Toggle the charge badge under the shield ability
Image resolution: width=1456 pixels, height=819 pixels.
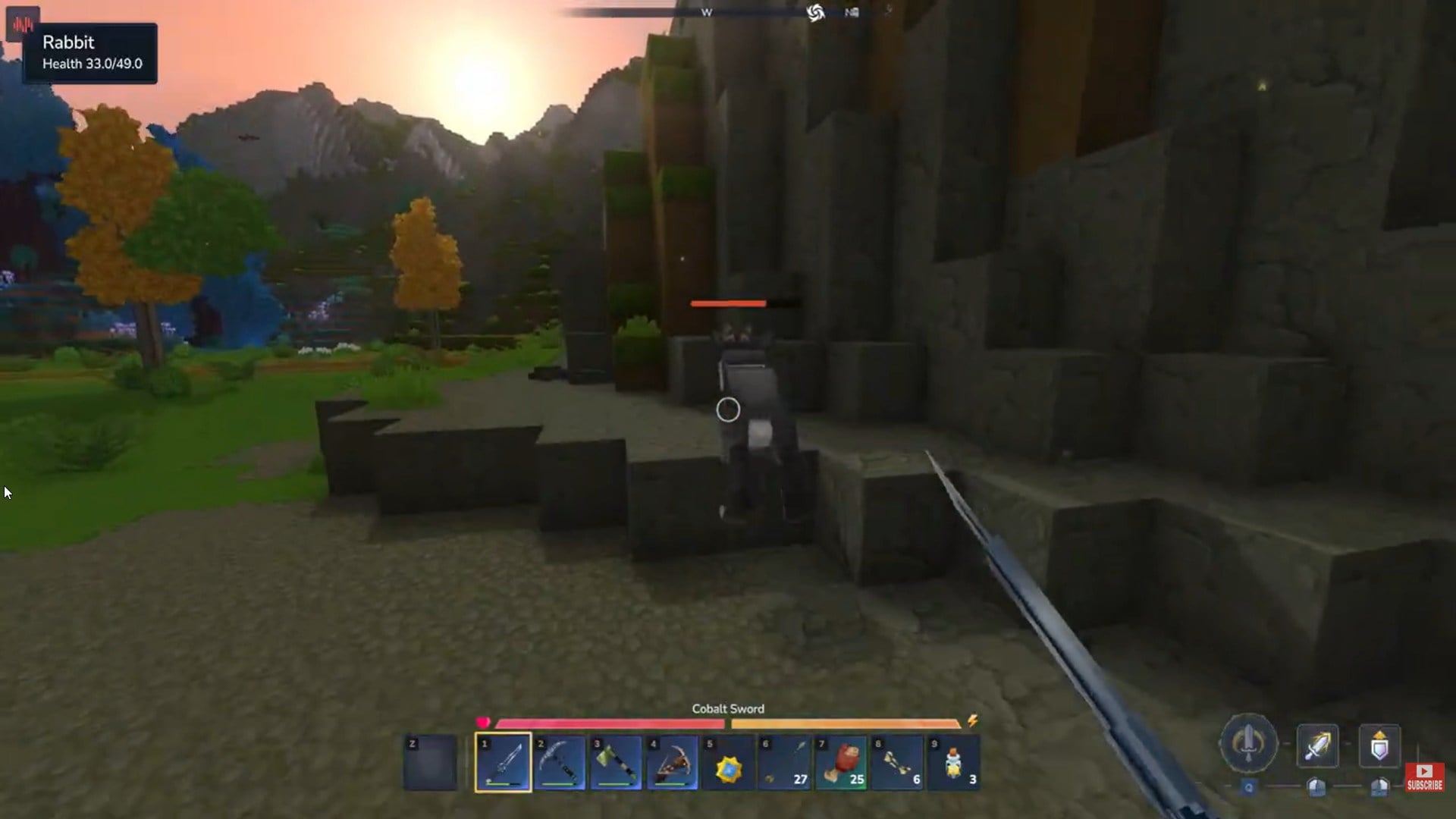[x=1379, y=787]
